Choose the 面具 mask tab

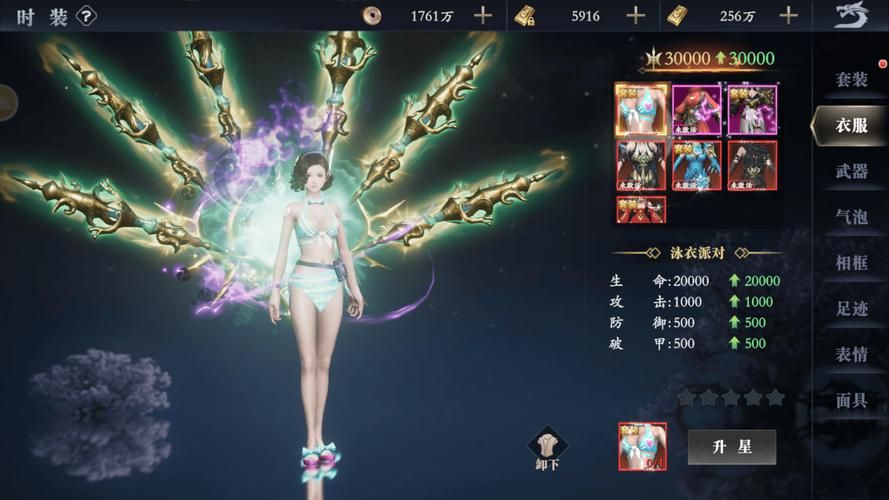point(851,400)
